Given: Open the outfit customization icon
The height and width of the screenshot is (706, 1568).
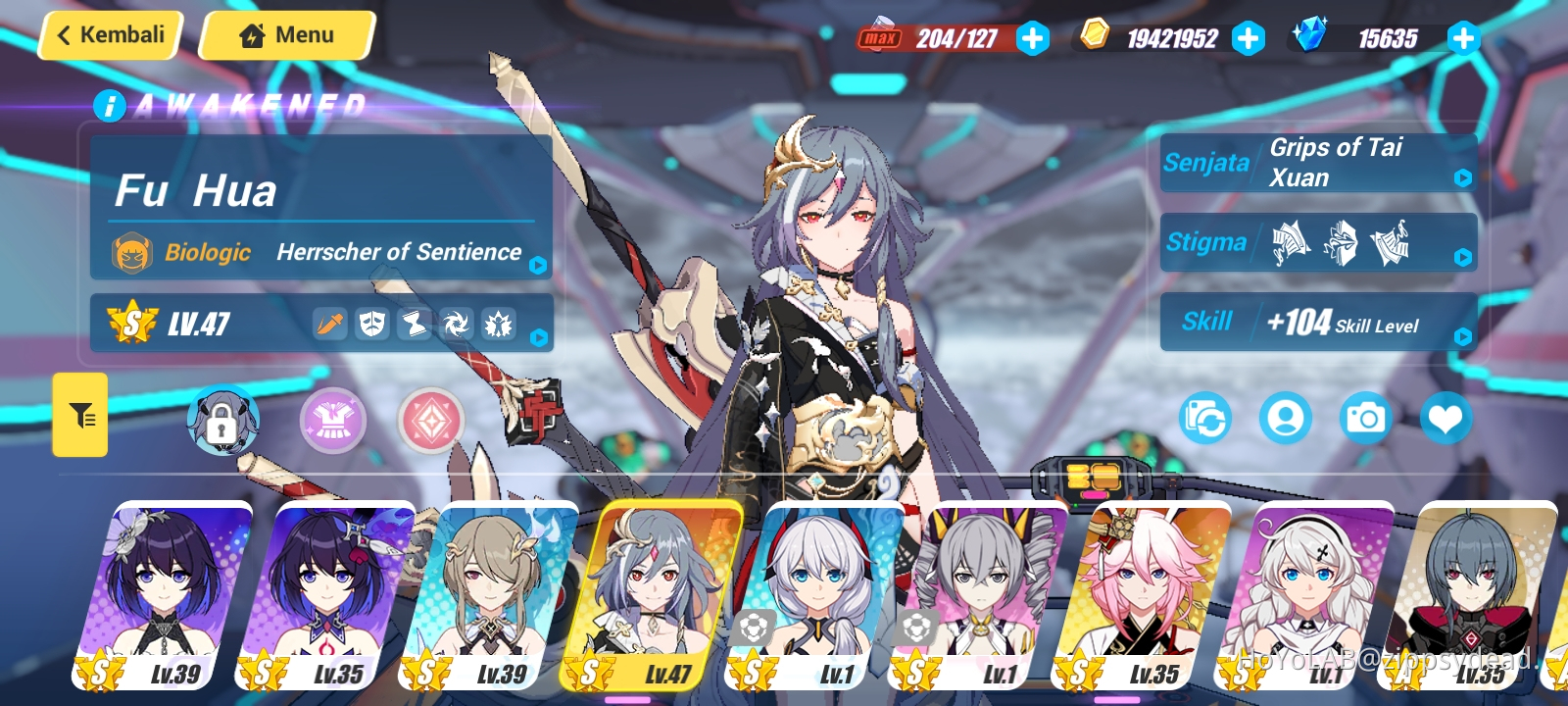Looking at the screenshot, I should pyautogui.click(x=331, y=420).
